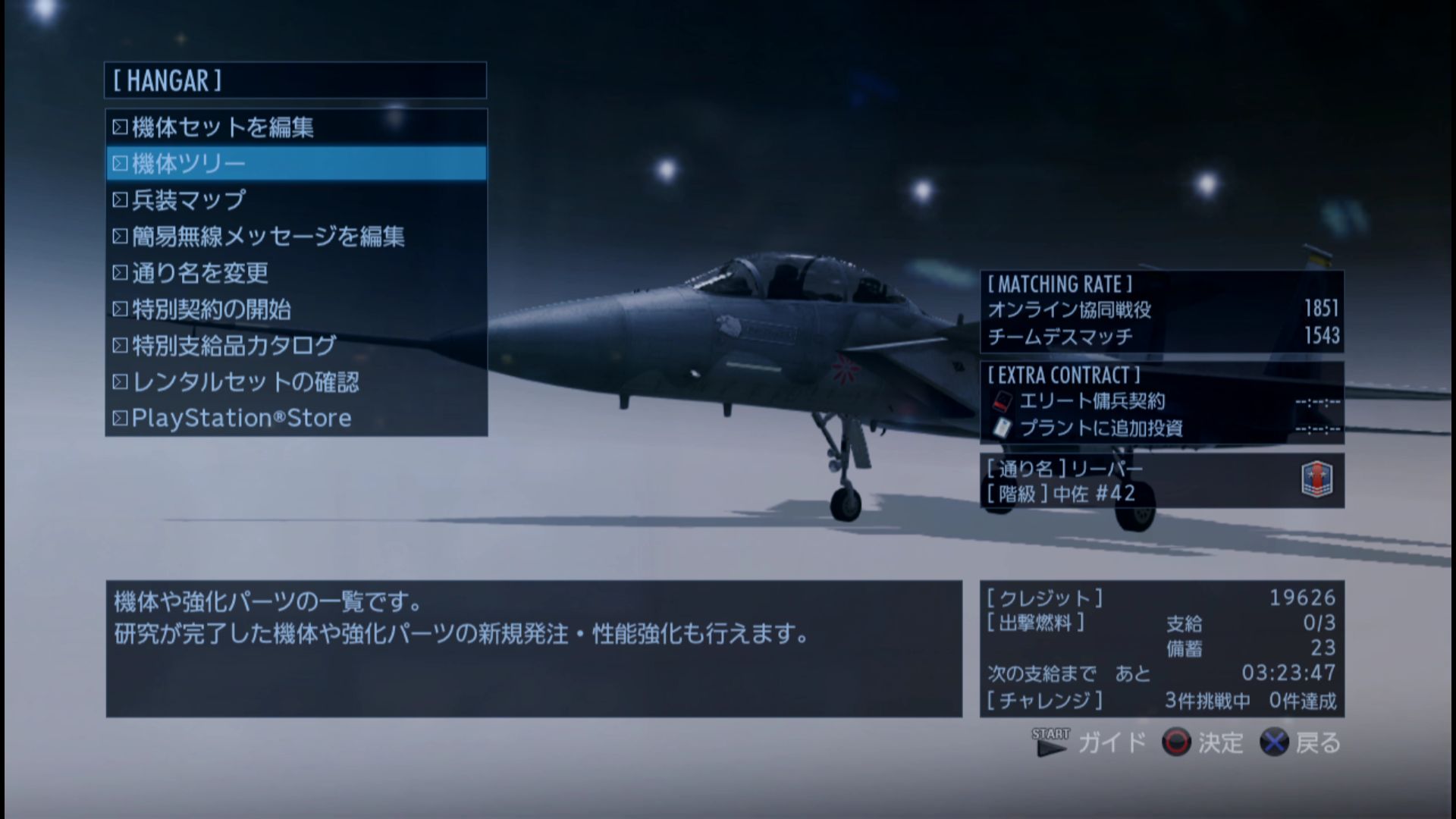Open the PlayStation Store entry
This screenshot has width=1456, height=819.
pyautogui.click(x=296, y=418)
